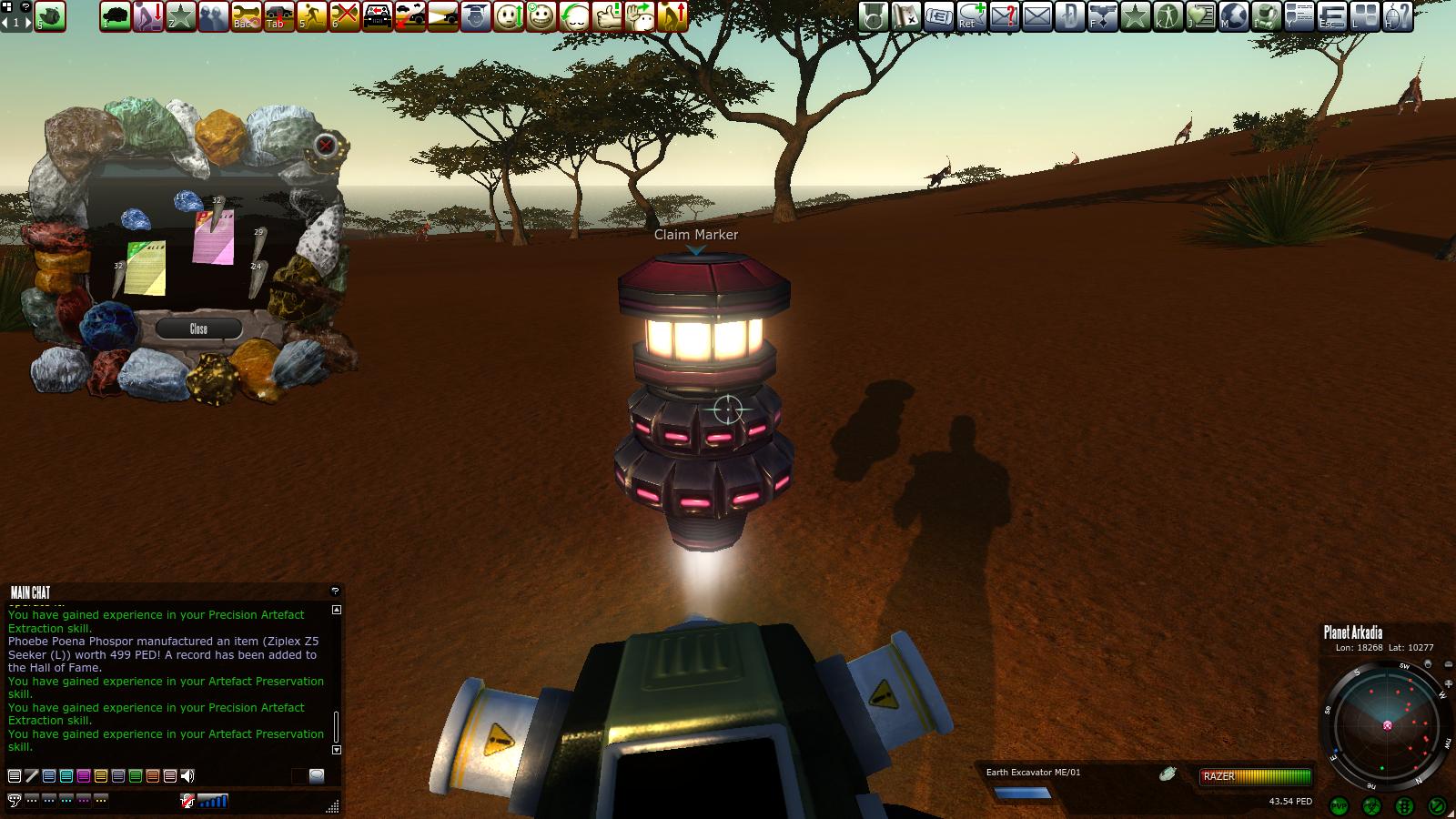
Task: Toggle the chat speaker sound icon
Action: [x=187, y=776]
